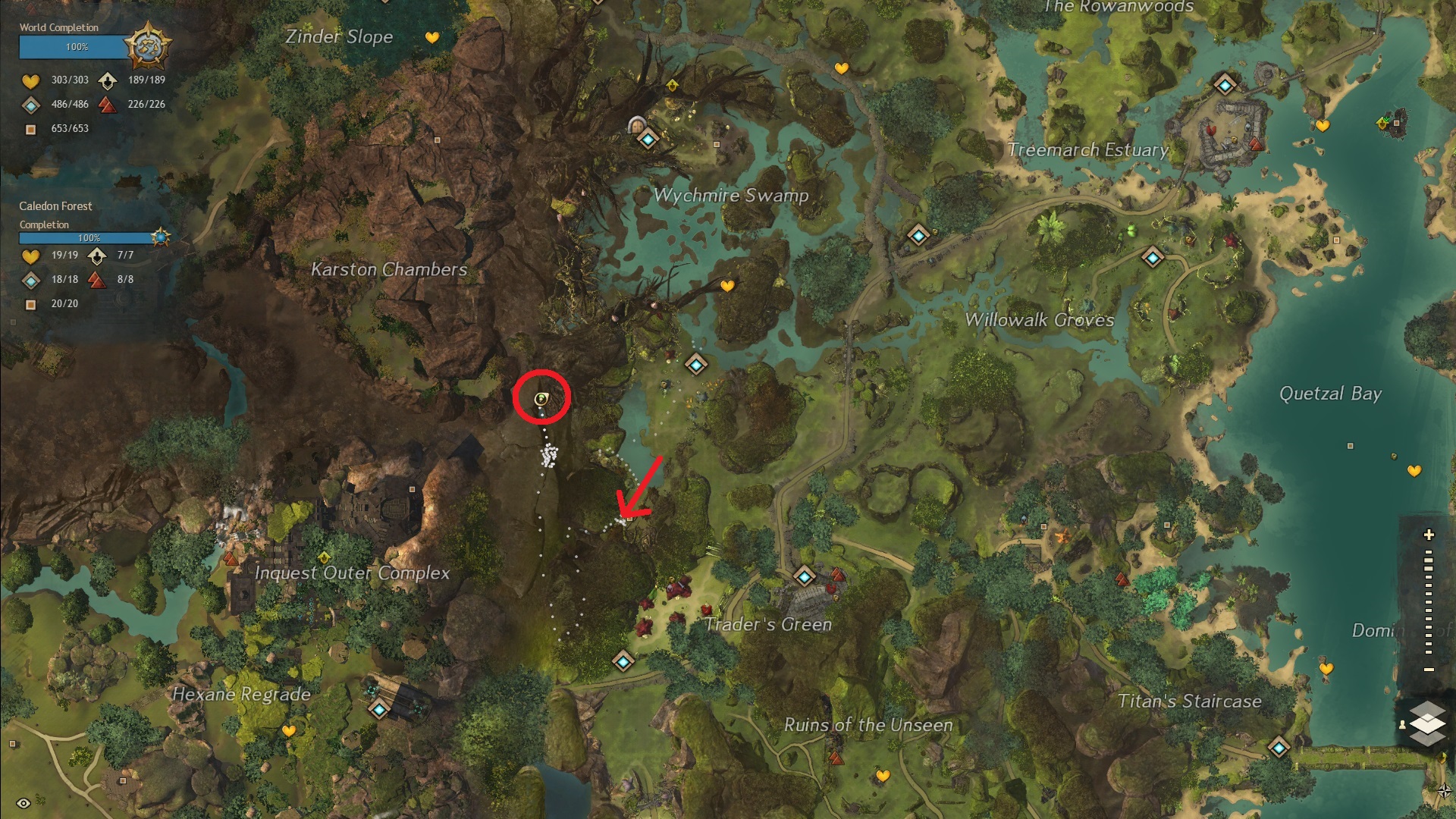Screen dimensions: 1456x819
Task: Choose the waypoint south of Wychmire Swamp's pond
Action: (696, 365)
